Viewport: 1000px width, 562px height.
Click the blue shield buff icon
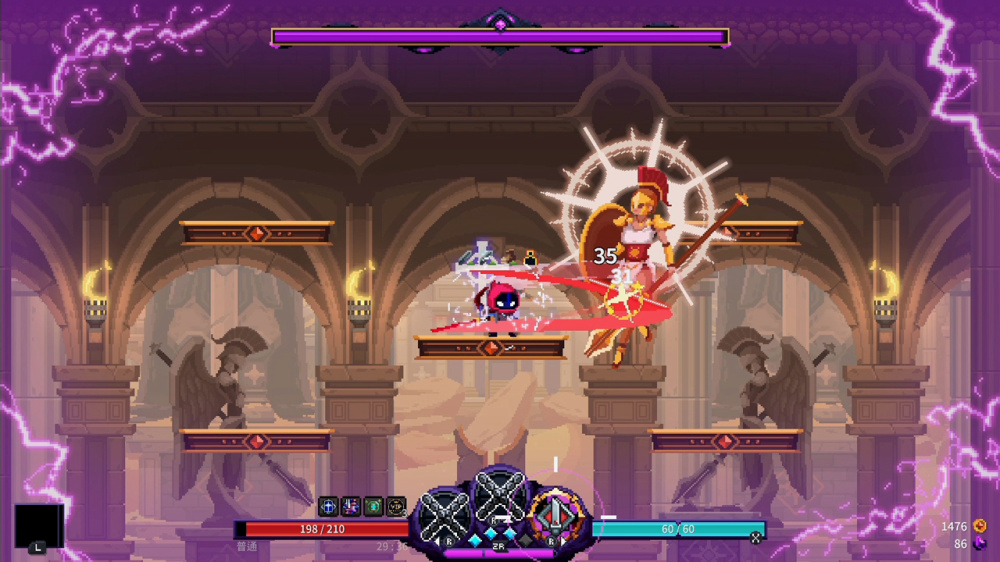(x=328, y=507)
